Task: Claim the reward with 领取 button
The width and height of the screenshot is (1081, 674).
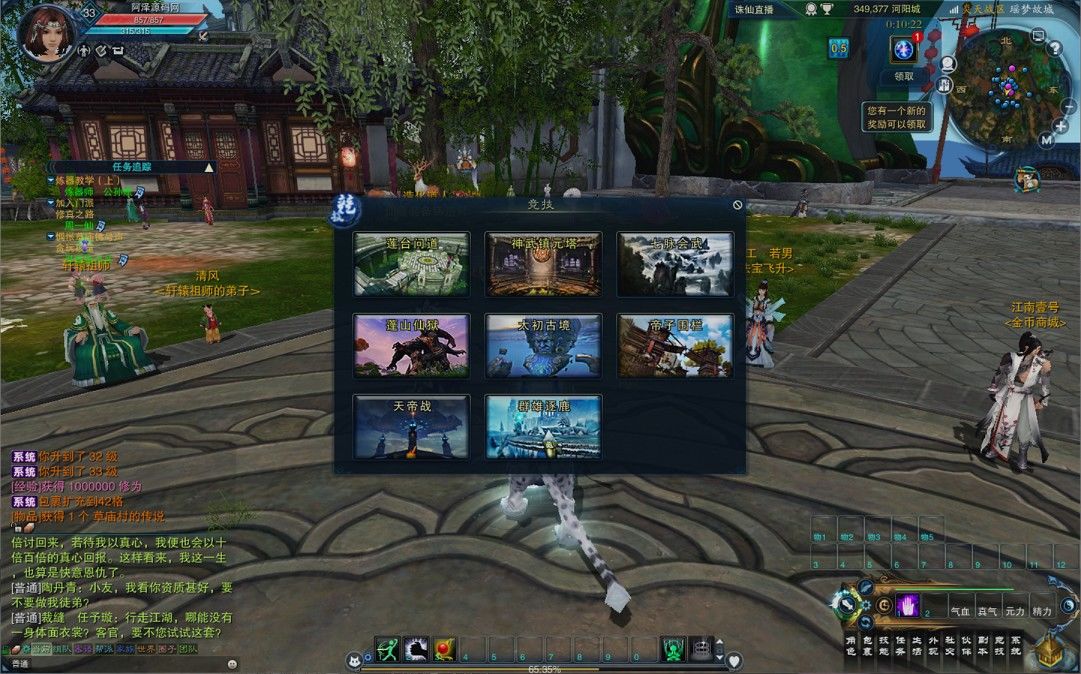Action: (904, 76)
